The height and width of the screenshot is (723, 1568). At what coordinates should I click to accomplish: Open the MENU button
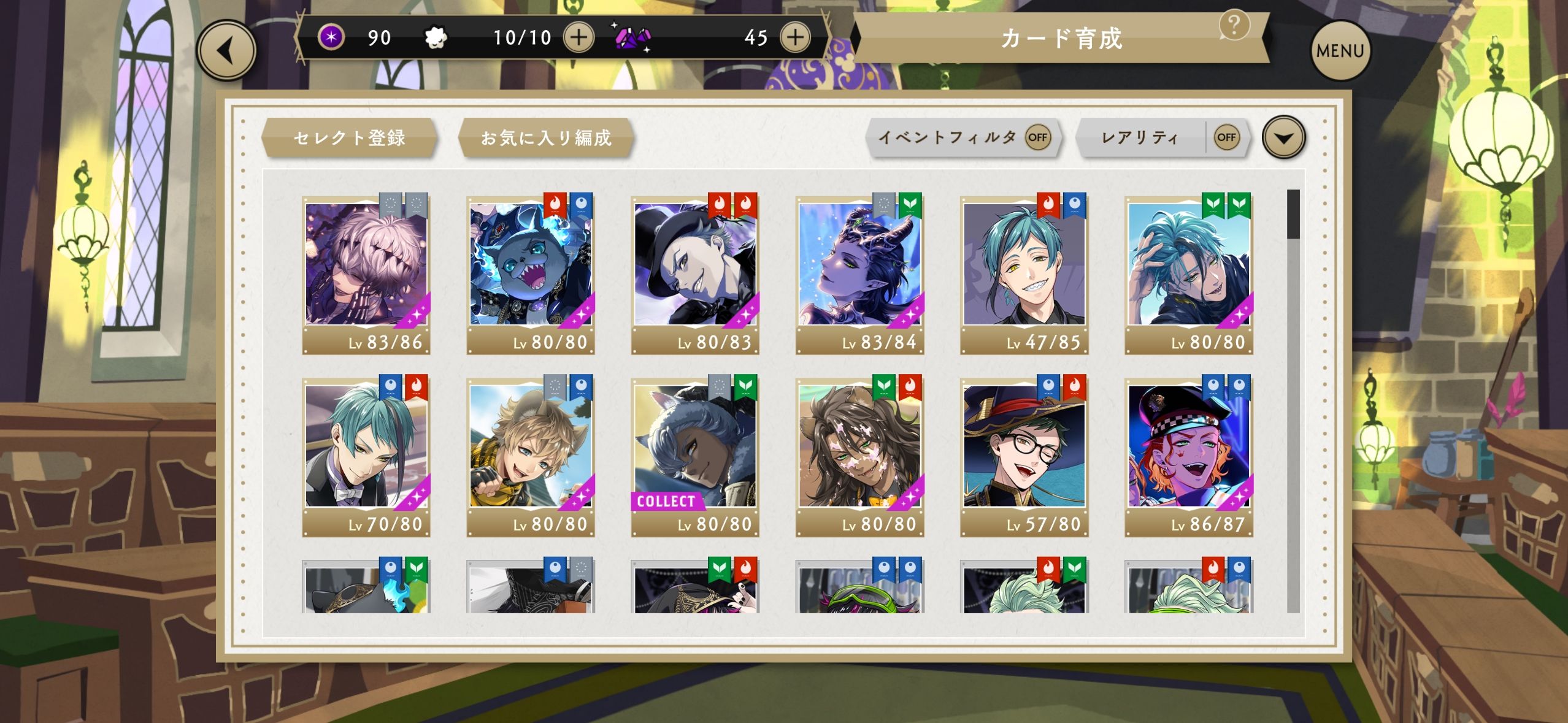tap(1340, 50)
